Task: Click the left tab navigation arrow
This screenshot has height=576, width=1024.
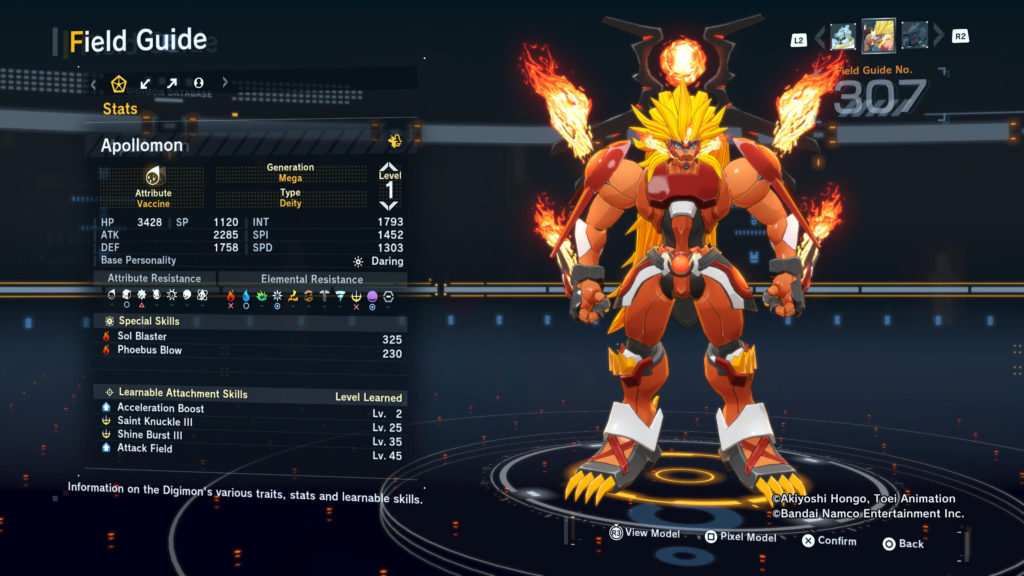Action: click(x=94, y=82)
